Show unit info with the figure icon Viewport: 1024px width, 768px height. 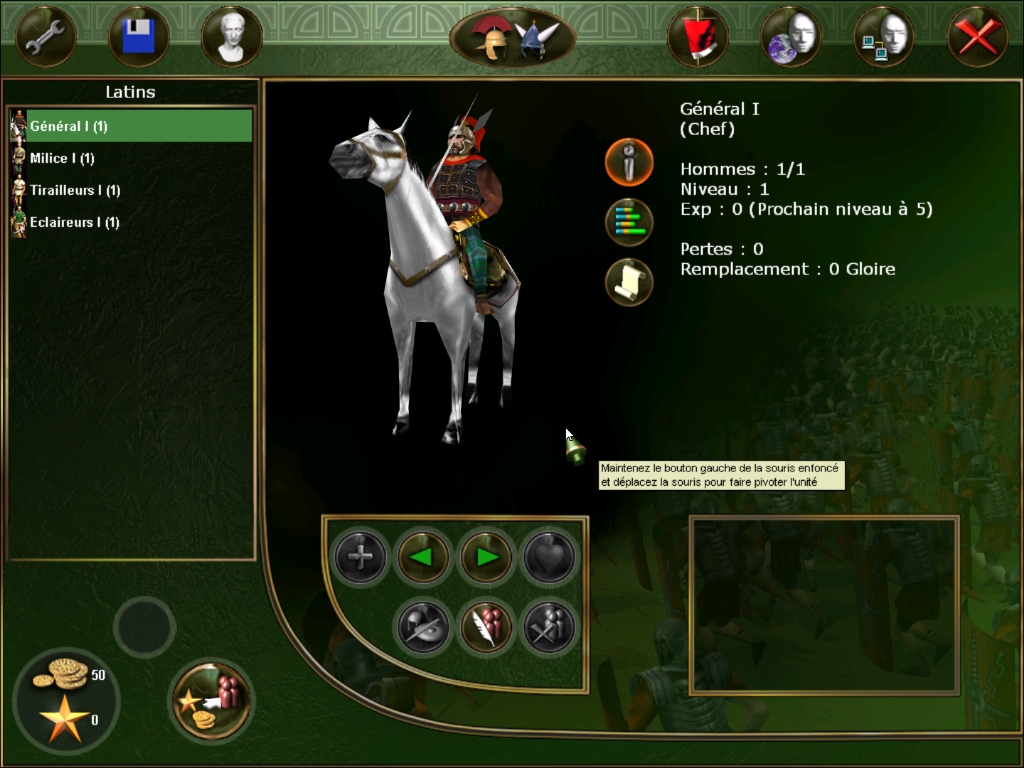[629, 162]
